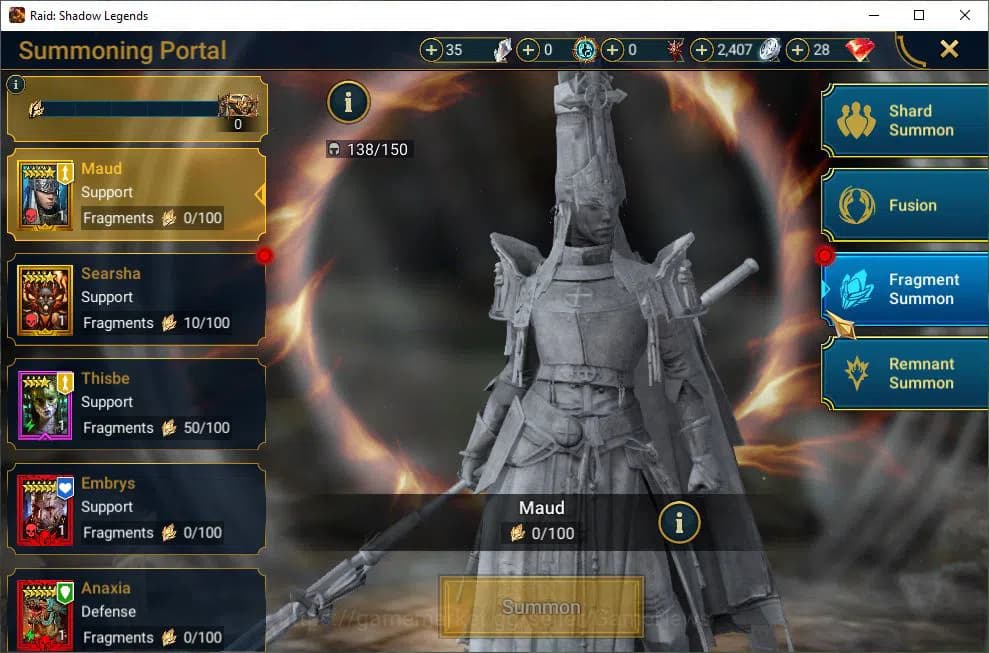Show Maud's champion info next to her name
This screenshot has height=653, width=989.
[679, 521]
